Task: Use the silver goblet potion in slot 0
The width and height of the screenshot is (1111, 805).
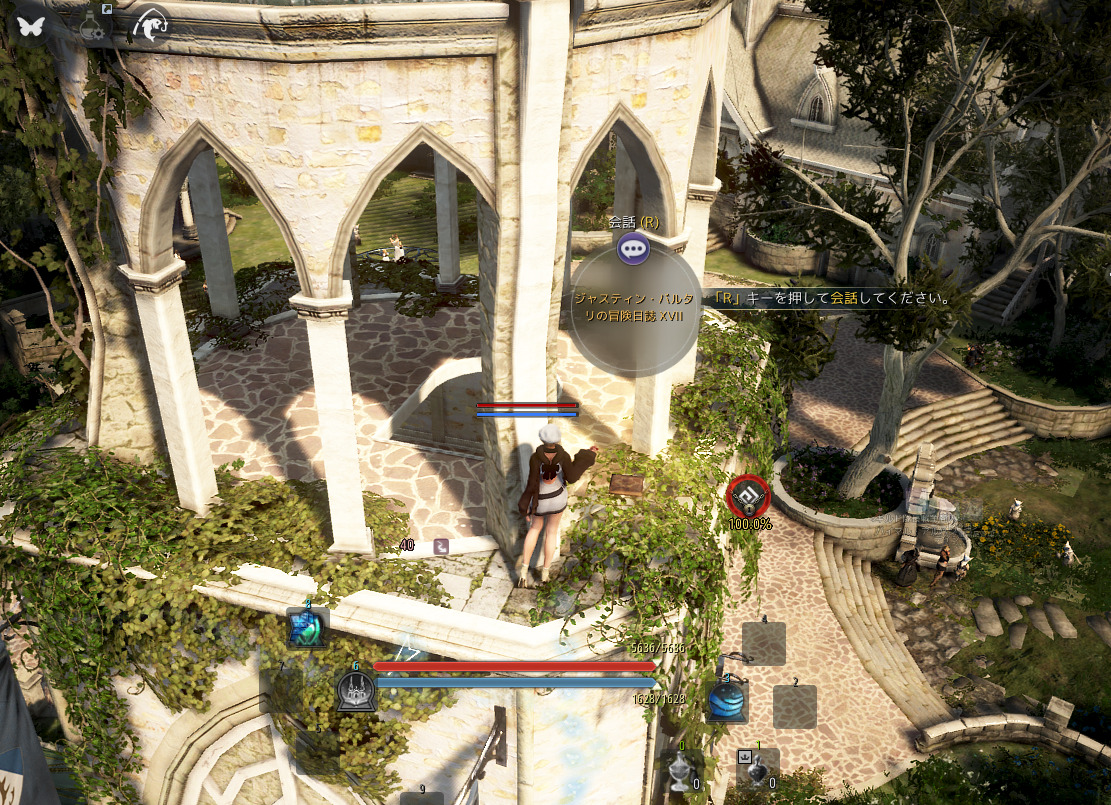Action: (680, 768)
